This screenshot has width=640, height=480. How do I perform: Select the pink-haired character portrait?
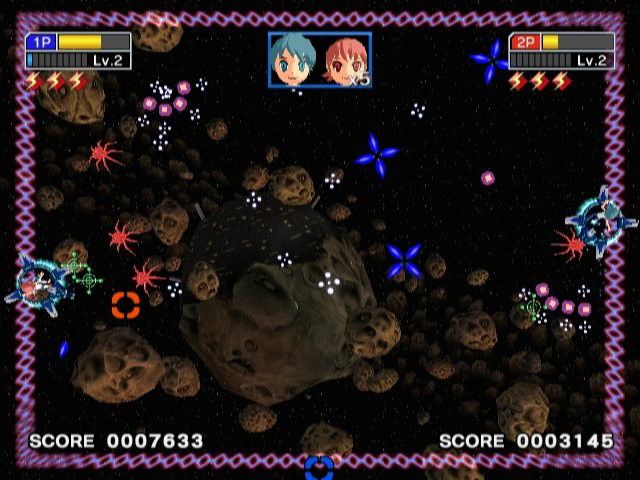343,60
